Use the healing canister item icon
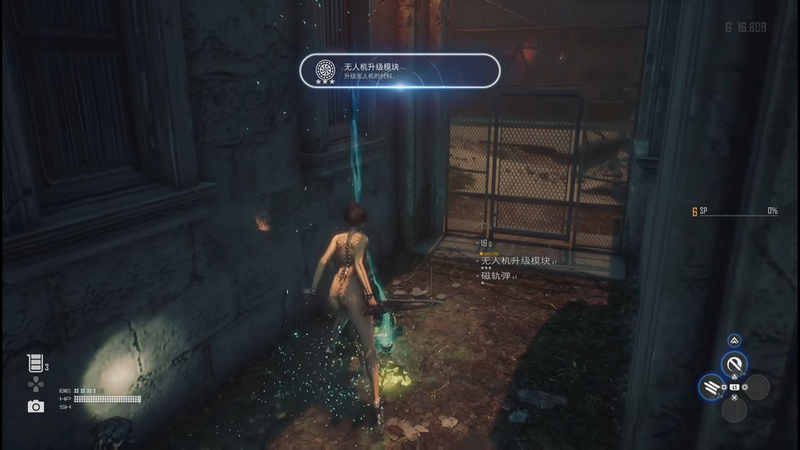The height and width of the screenshot is (450, 800). (34, 365)
